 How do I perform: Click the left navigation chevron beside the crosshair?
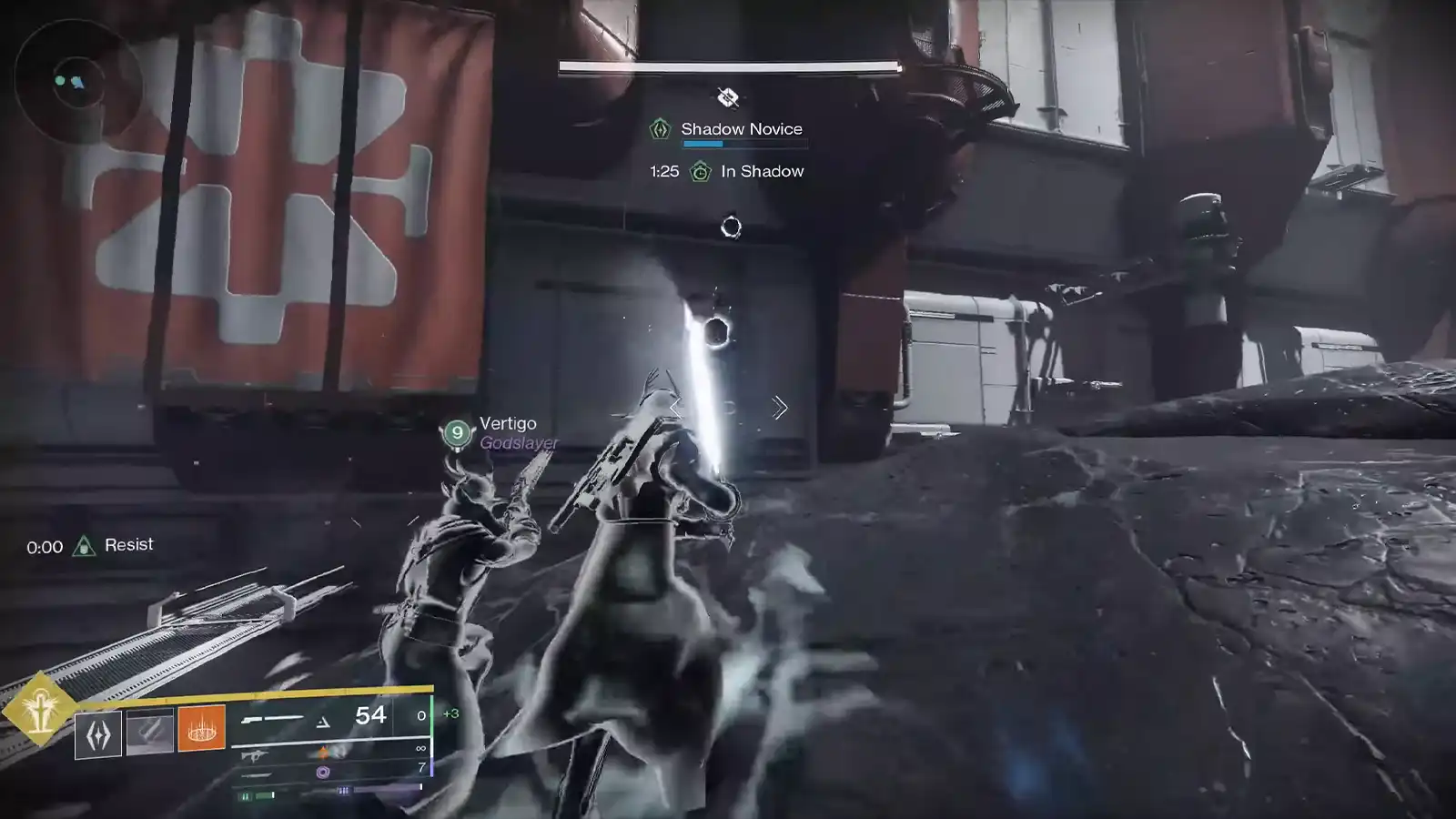tap(674, 409)
